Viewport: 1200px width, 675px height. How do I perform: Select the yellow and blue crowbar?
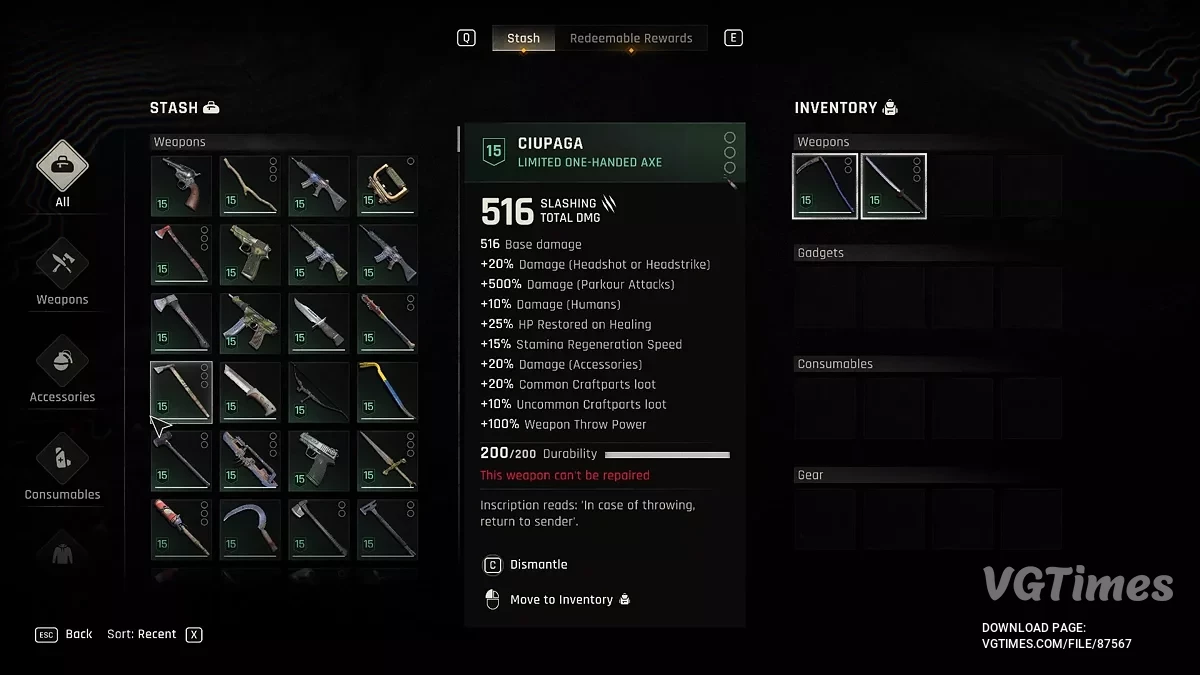pos(387,392)
